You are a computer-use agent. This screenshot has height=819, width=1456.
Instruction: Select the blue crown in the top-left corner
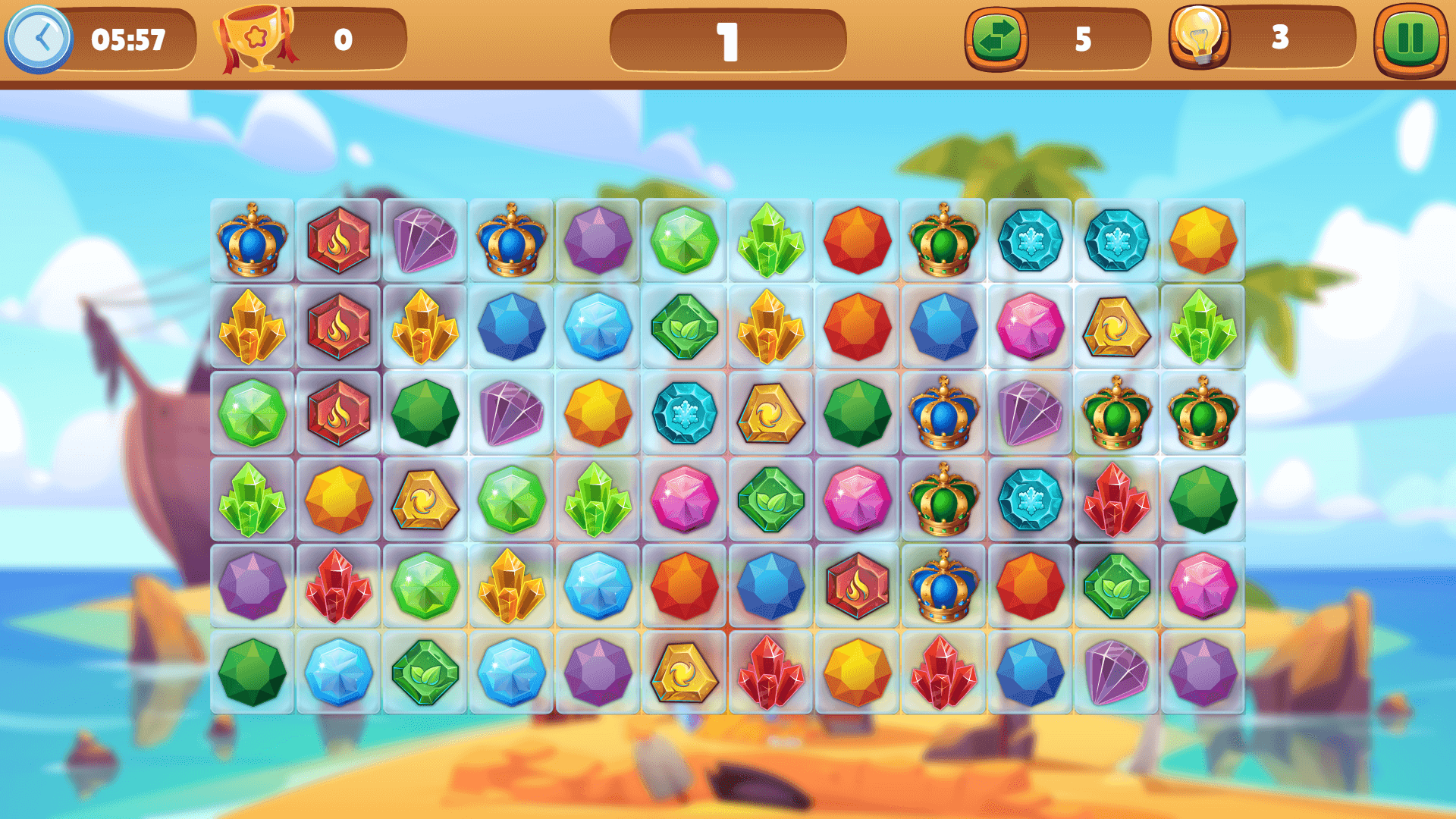[251, 239]
